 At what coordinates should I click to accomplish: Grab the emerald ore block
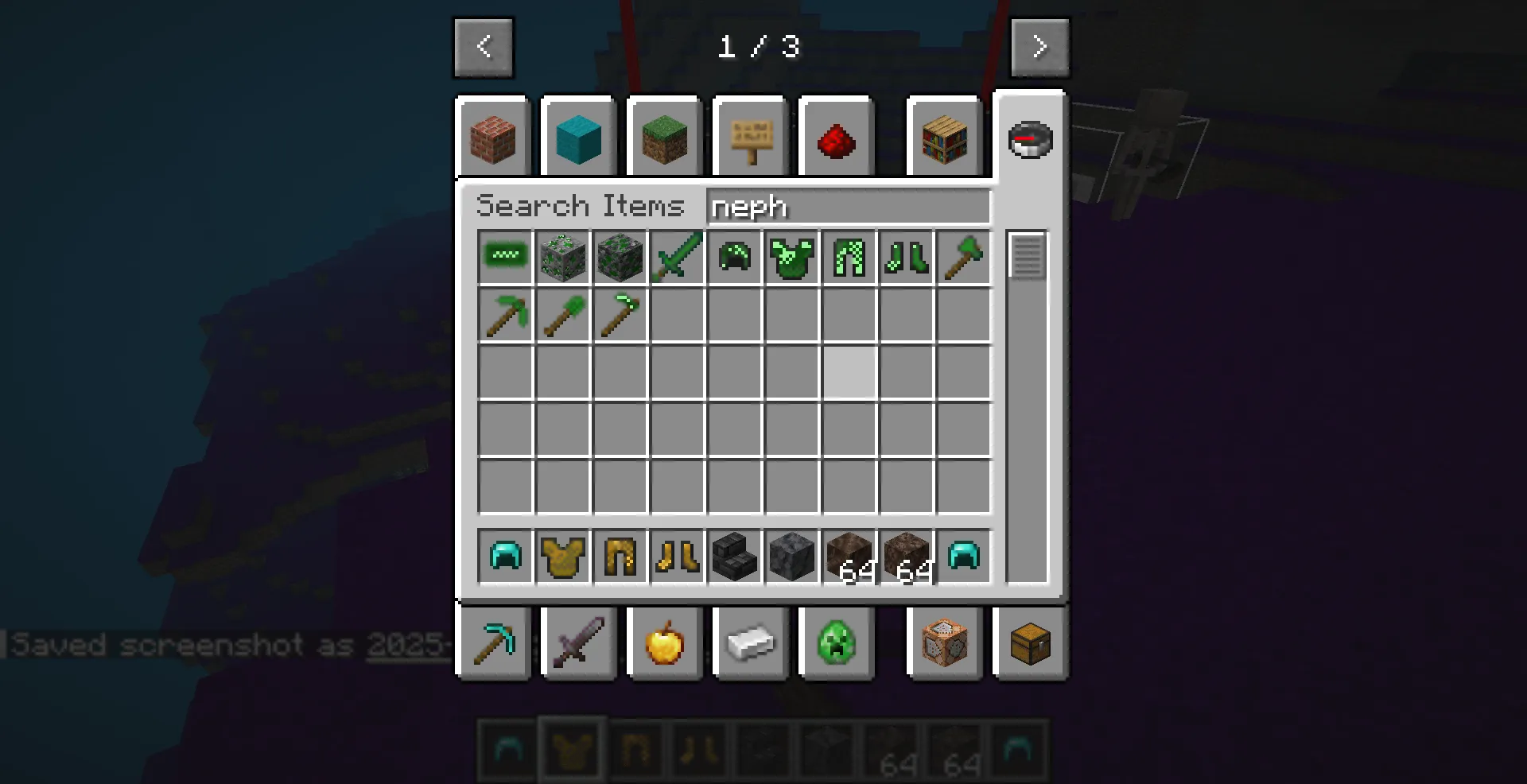tap(563, 257)
